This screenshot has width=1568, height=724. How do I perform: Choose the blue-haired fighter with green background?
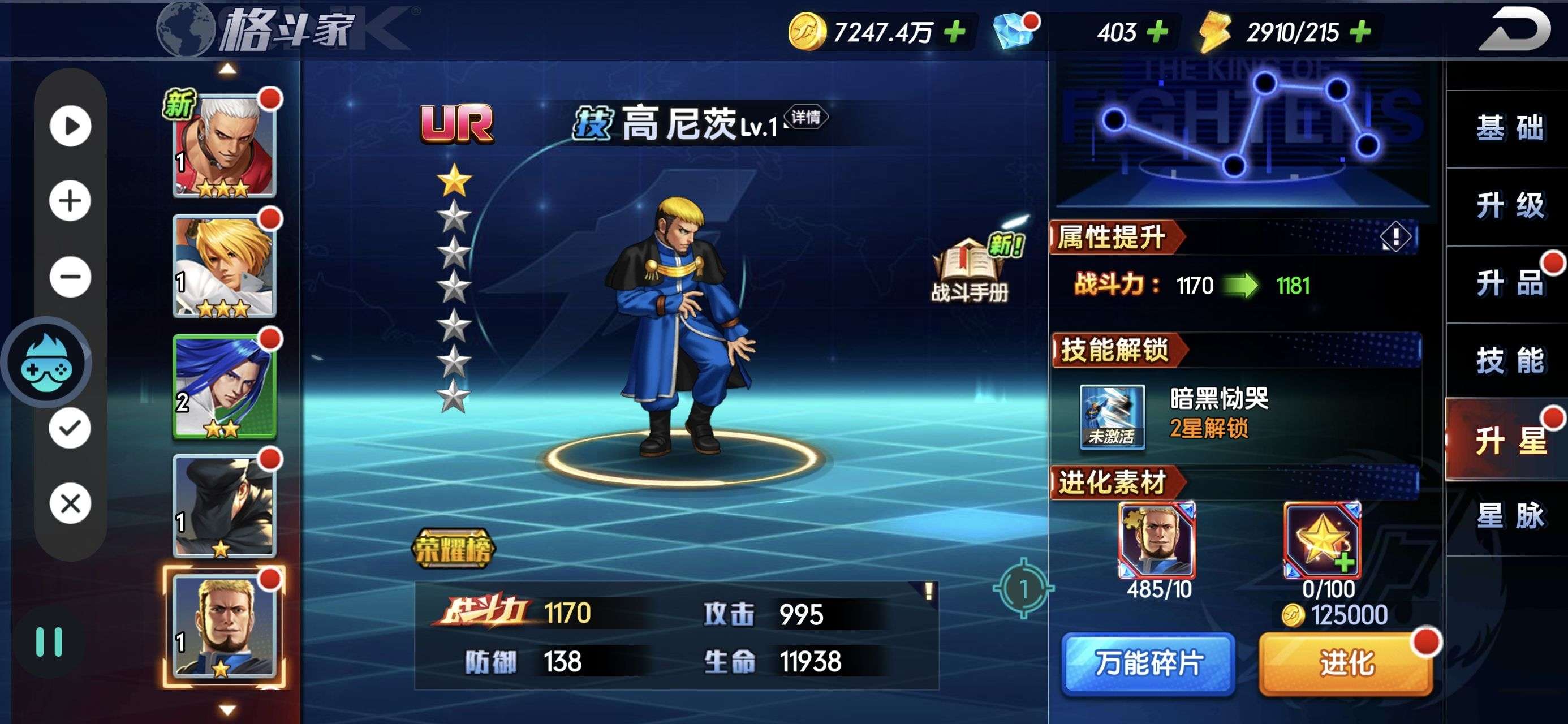coord(225,386)
